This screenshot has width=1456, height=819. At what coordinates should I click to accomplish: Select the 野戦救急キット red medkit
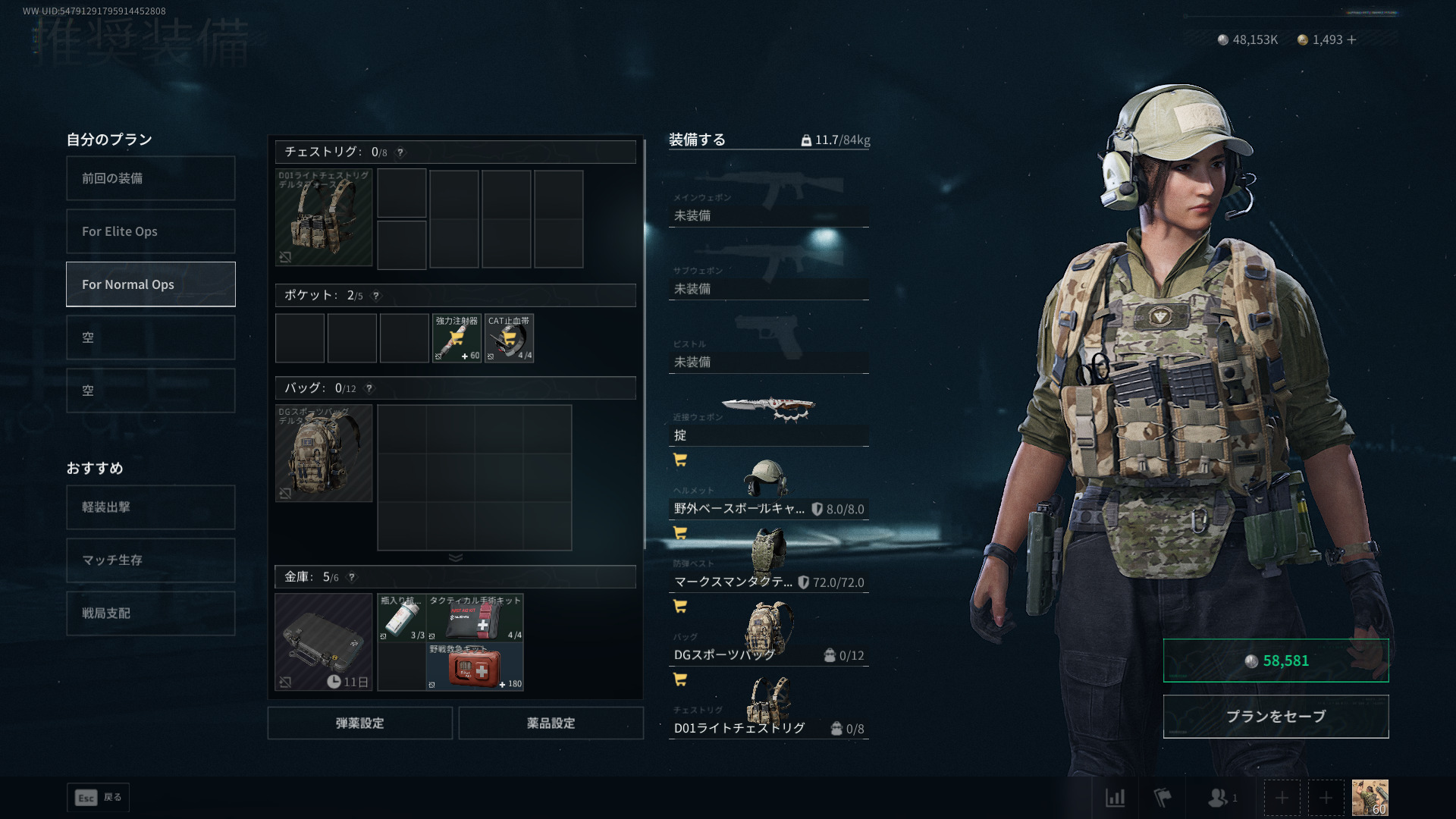pyautogui.click(x=475, y=667)
